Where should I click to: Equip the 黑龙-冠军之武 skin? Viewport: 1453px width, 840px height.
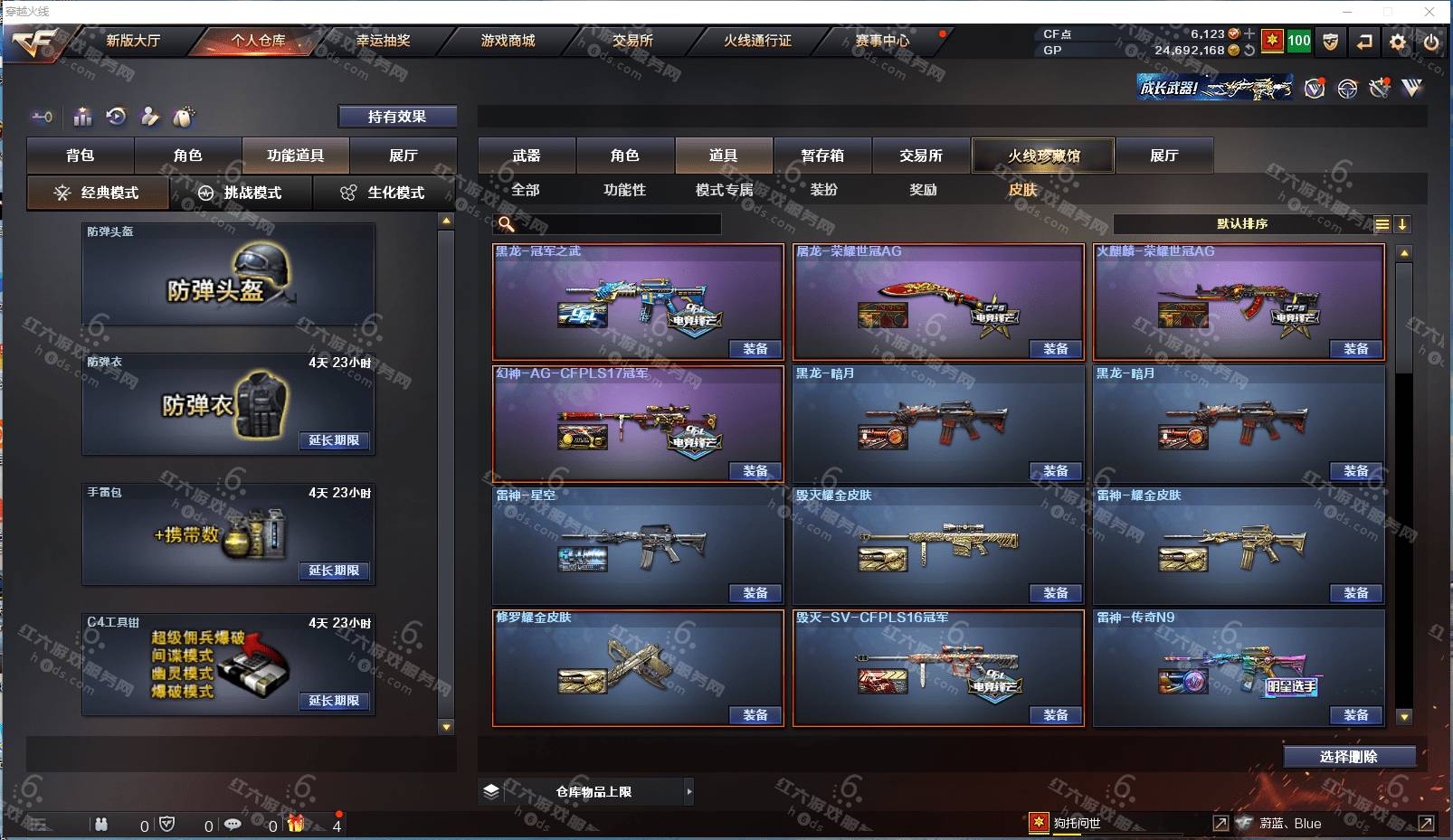pyautogui.click(x=755, y=349)
